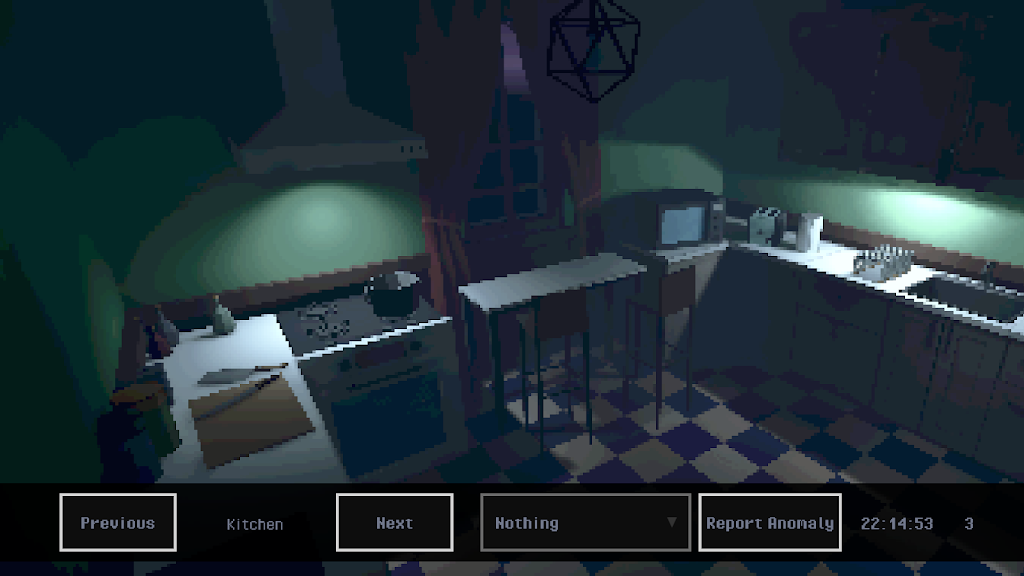Switch to the Next camera

pyautogui.click(x=394, y=522)
